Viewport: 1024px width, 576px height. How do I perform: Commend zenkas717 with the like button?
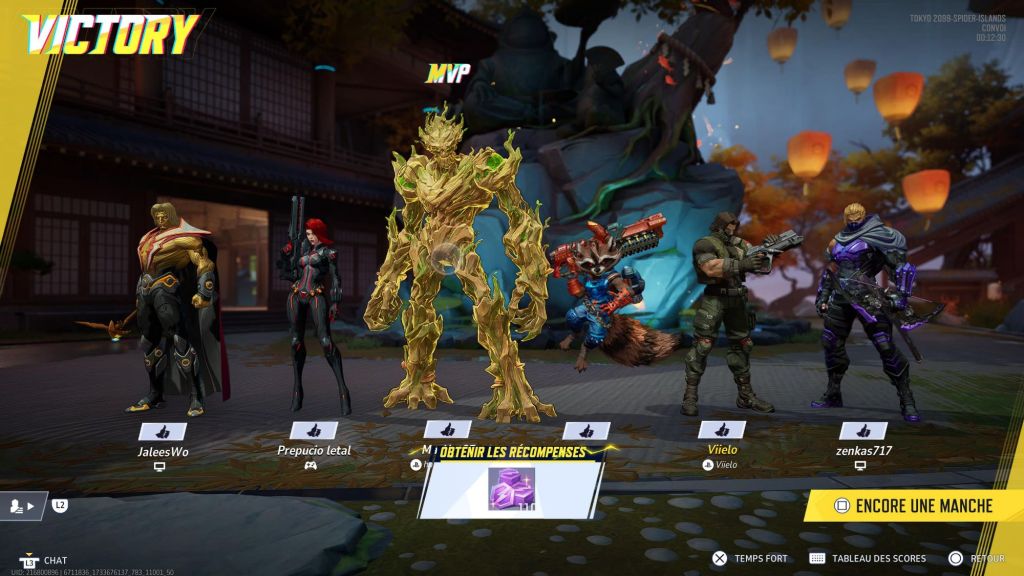tap(863, 431)
